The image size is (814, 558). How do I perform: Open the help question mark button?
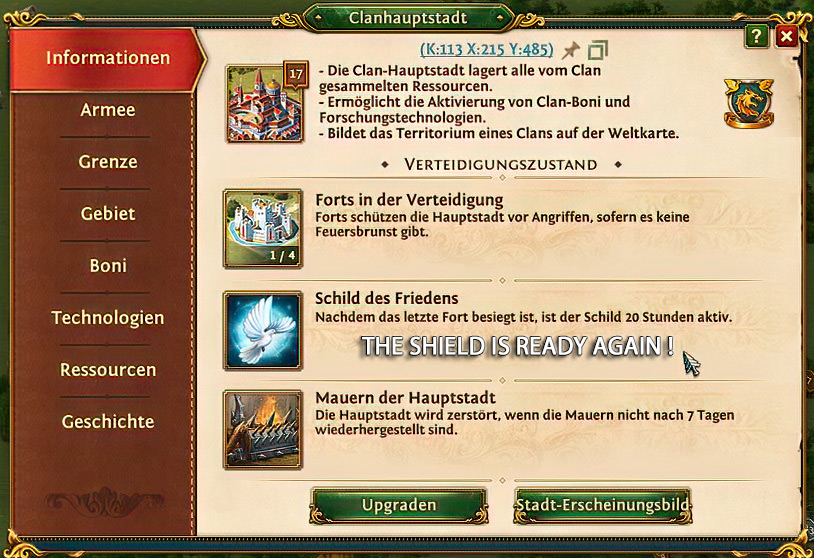coord(756,37)
